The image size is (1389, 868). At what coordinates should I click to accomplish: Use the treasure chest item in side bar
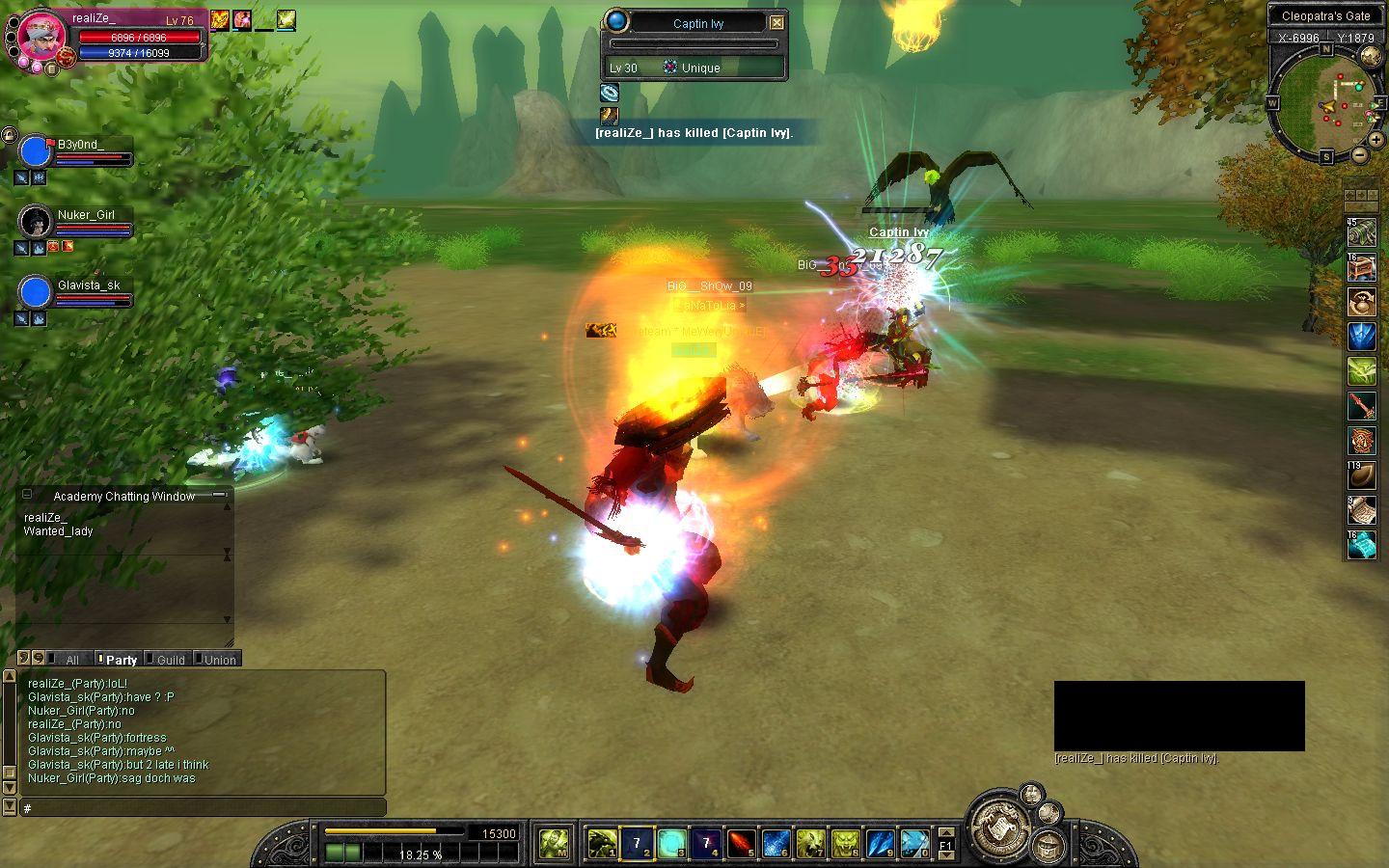tap(1361, 267)
